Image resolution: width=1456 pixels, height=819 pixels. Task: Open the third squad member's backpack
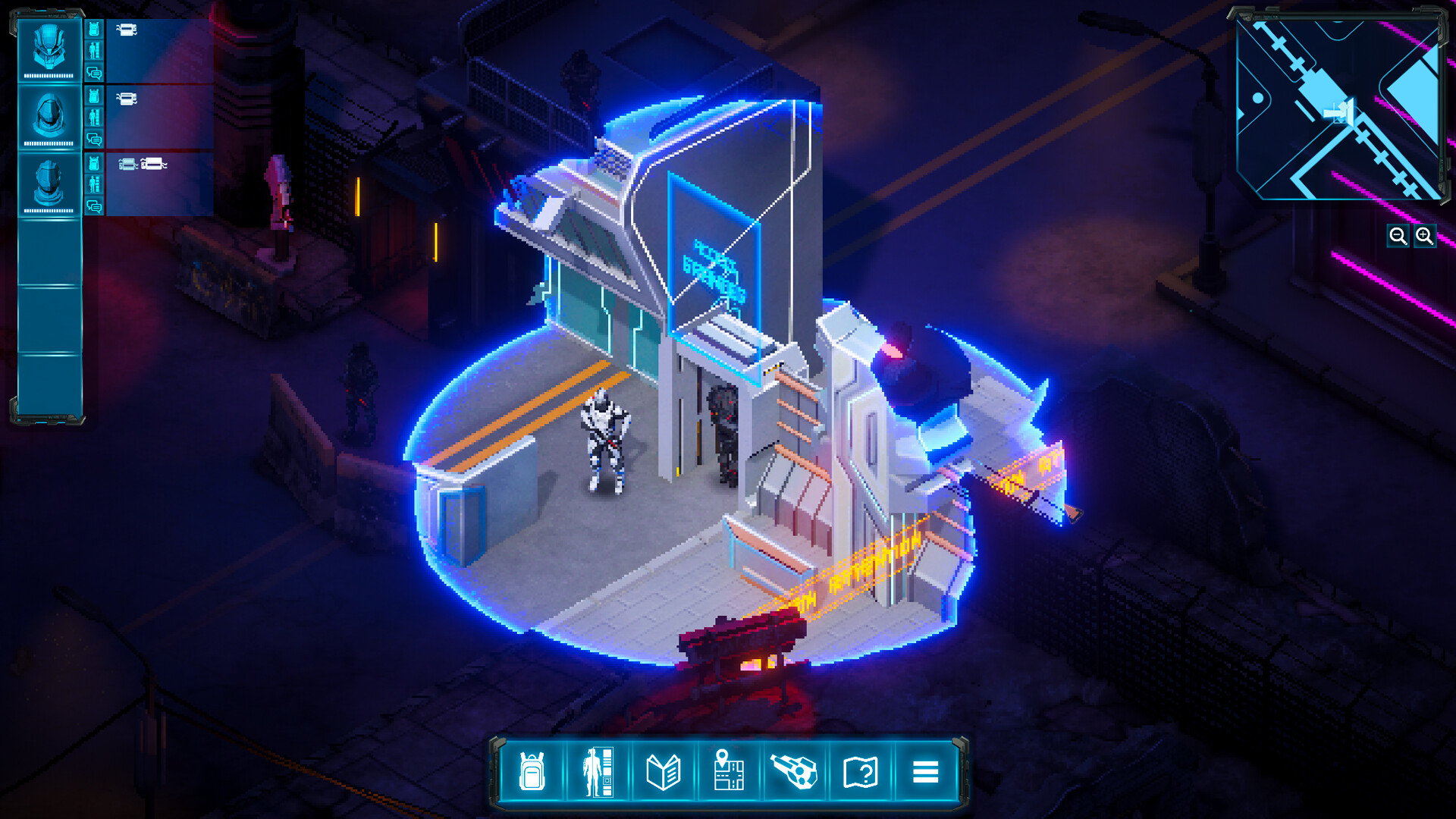tap(94, 161)
